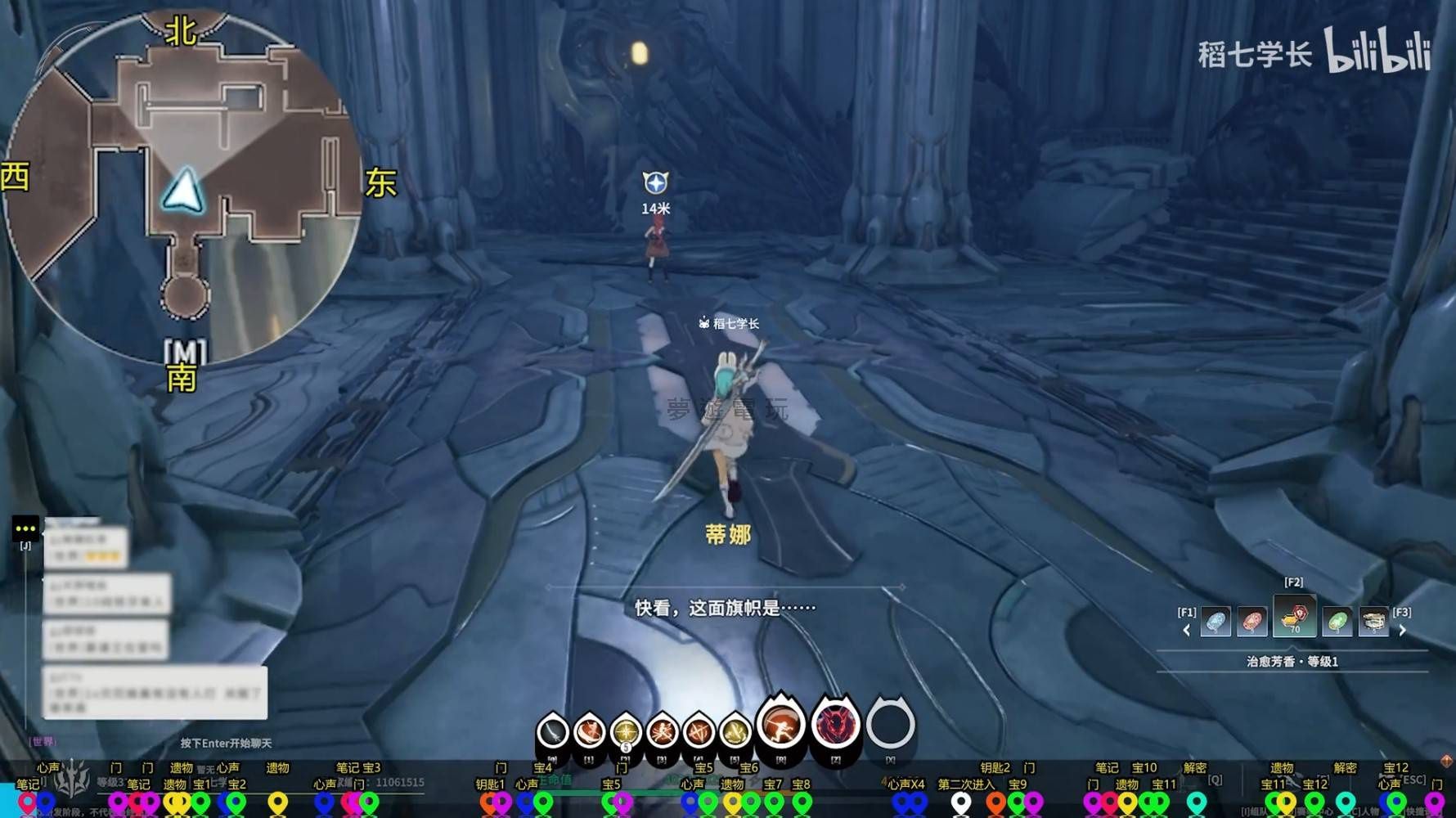The image size is (1456, 818).
Task: Activate the running figure dash skill
Action: 781,725
